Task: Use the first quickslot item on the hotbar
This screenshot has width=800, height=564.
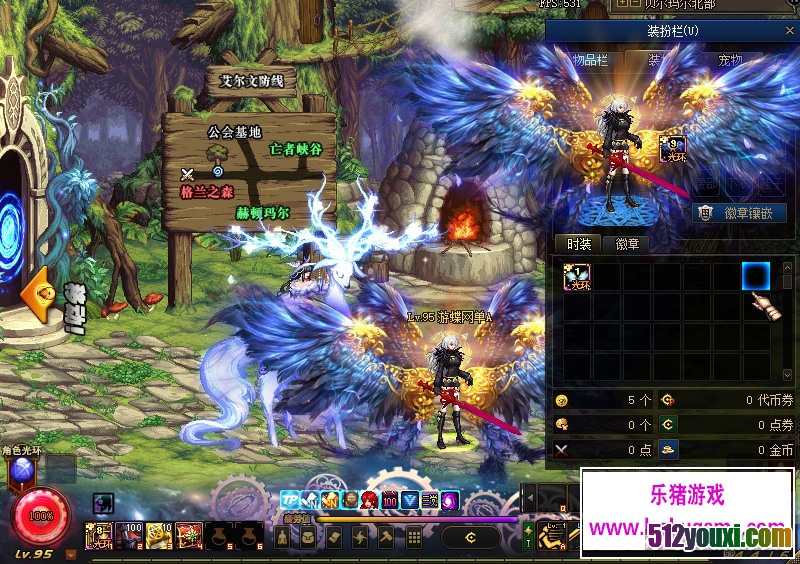Action: pyautogui.click(x=98, y=536)
